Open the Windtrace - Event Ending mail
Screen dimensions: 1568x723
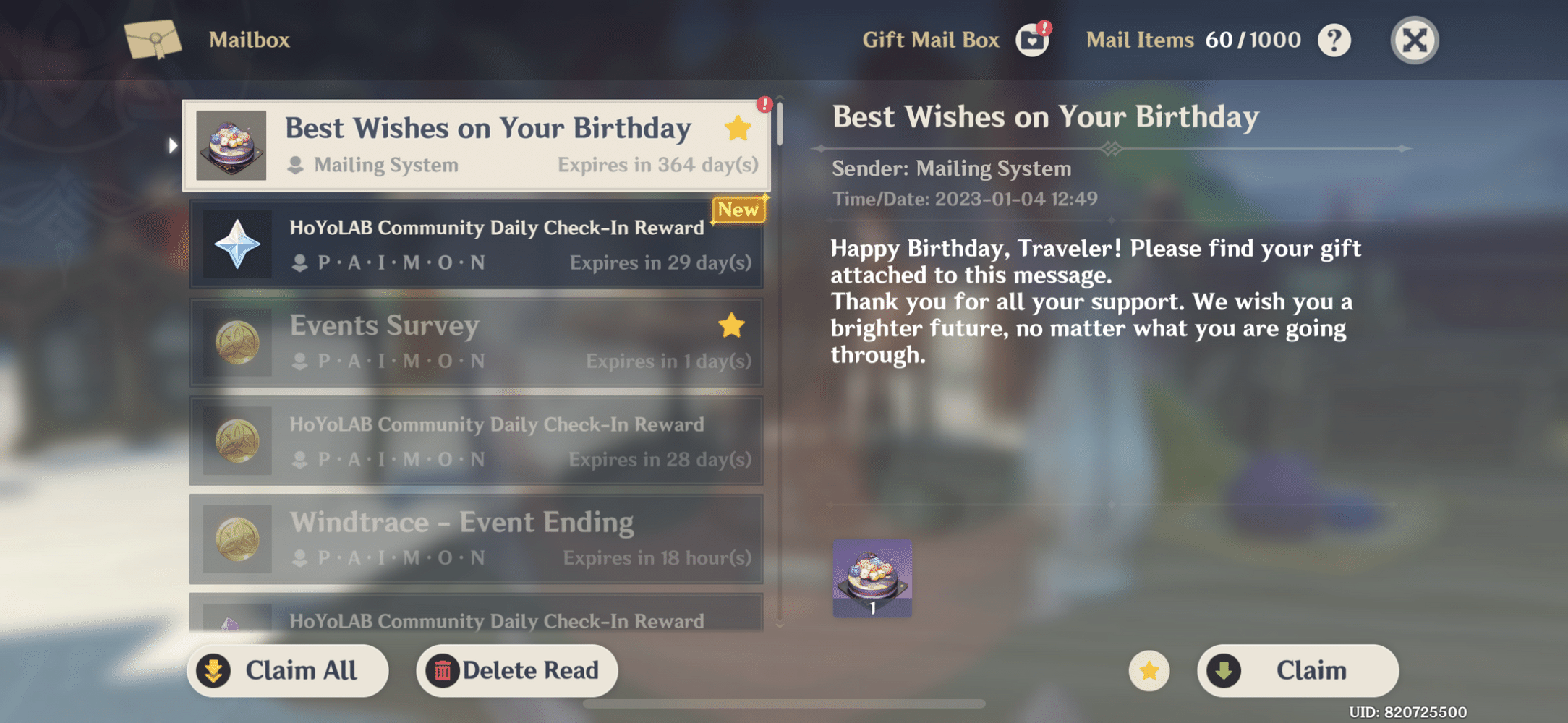(477, 539)
